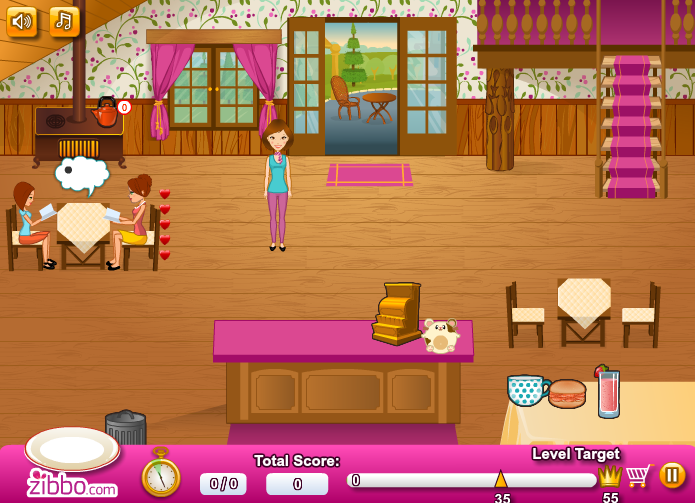695x503 pixels.
Task: Pause the game with the round button
Action: (672, 475)
